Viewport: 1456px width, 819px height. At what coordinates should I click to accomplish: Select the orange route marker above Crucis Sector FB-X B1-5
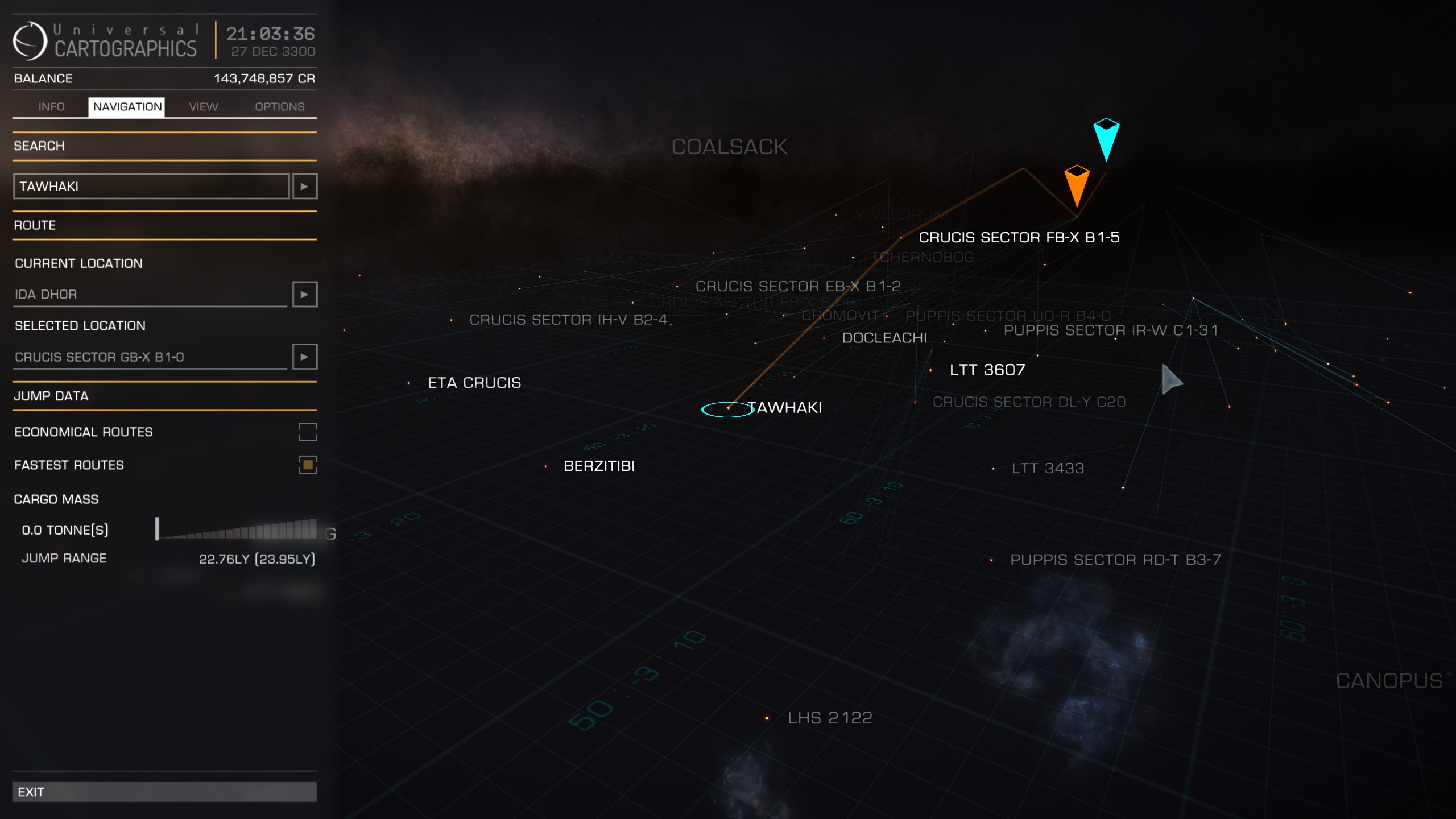1077,188
